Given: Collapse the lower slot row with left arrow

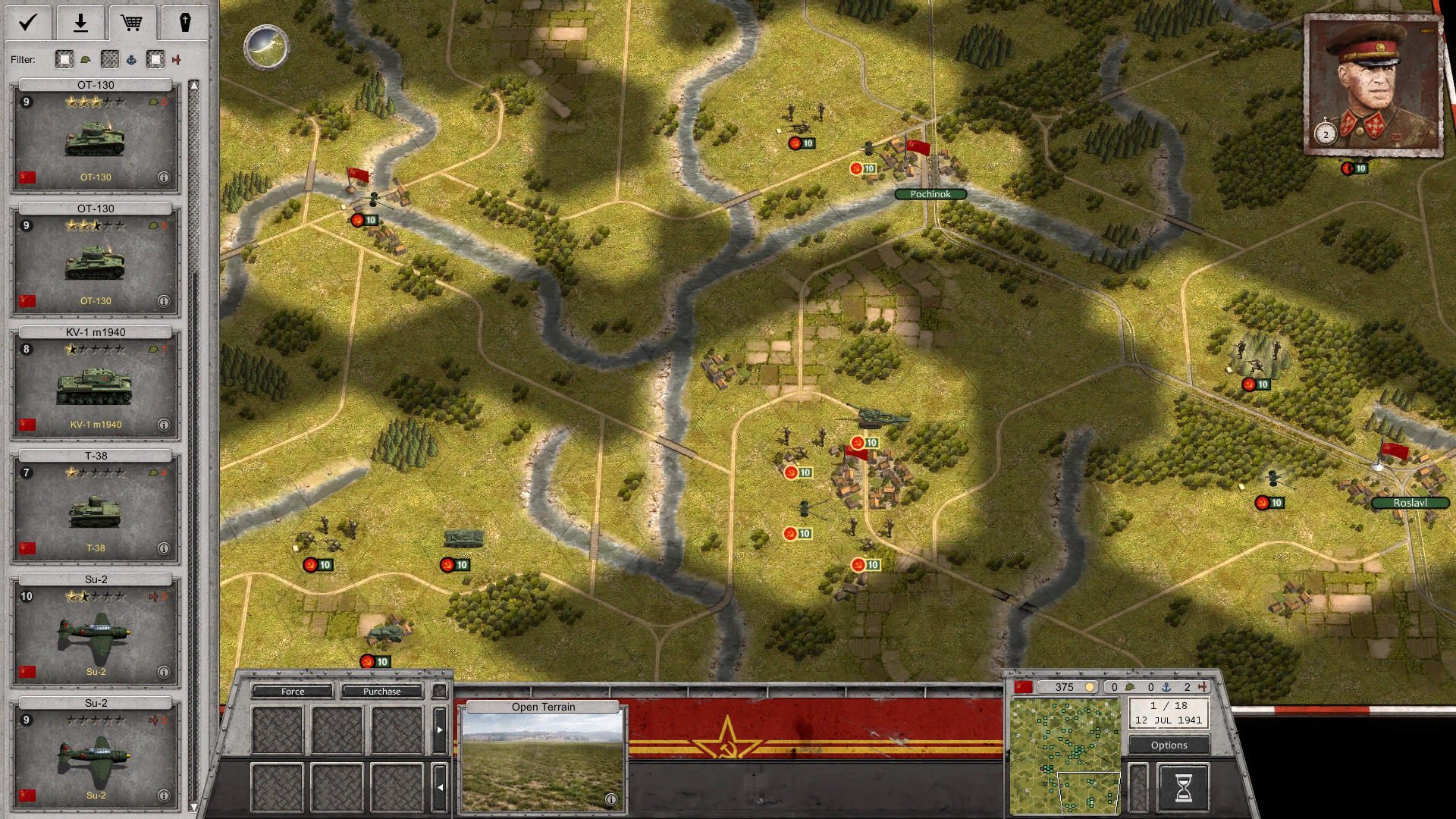Looking at the screenshot, I should (x=442, y=787).
